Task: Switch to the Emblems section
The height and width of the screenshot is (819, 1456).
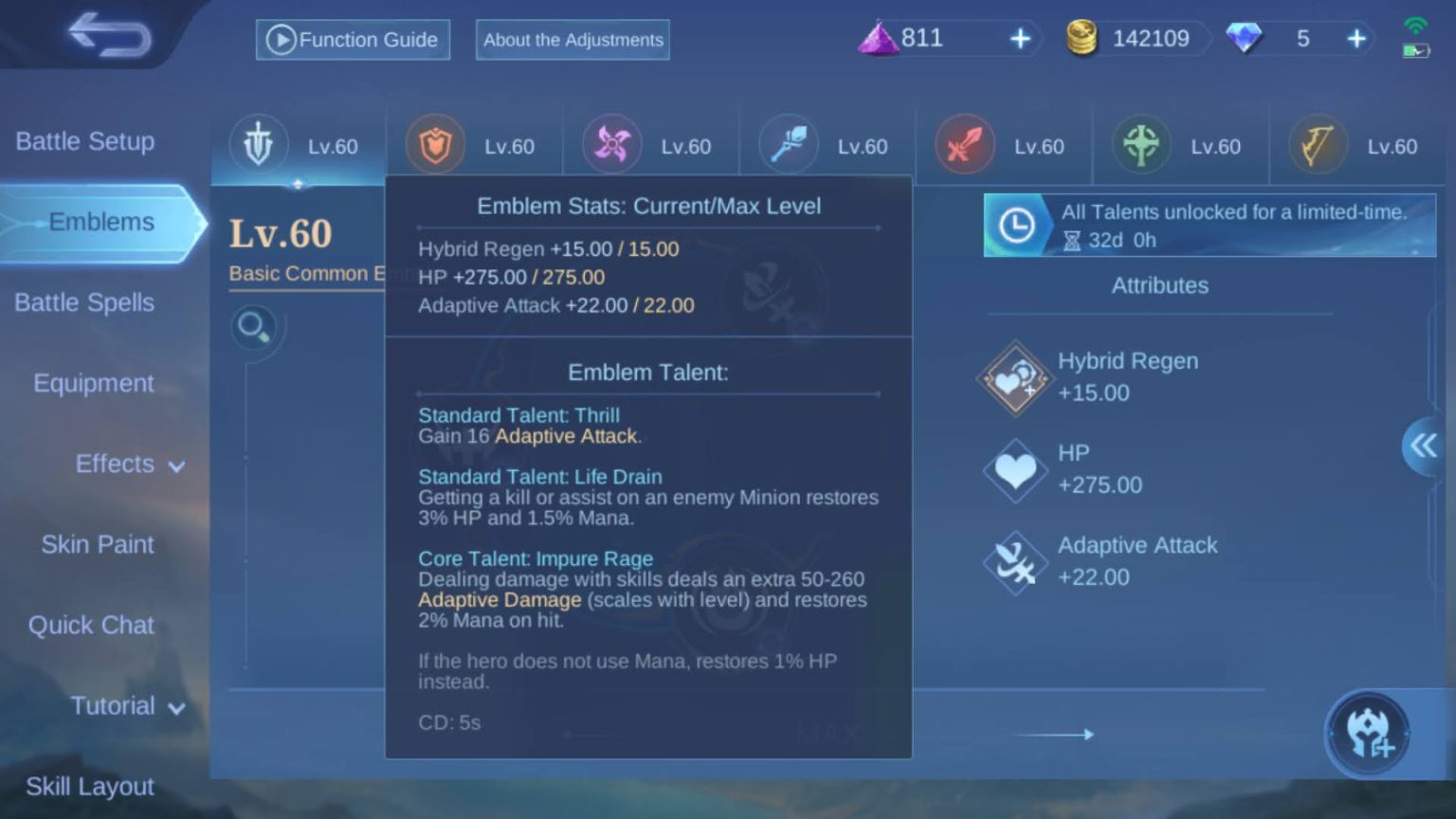Action: (x=103, y=221)
